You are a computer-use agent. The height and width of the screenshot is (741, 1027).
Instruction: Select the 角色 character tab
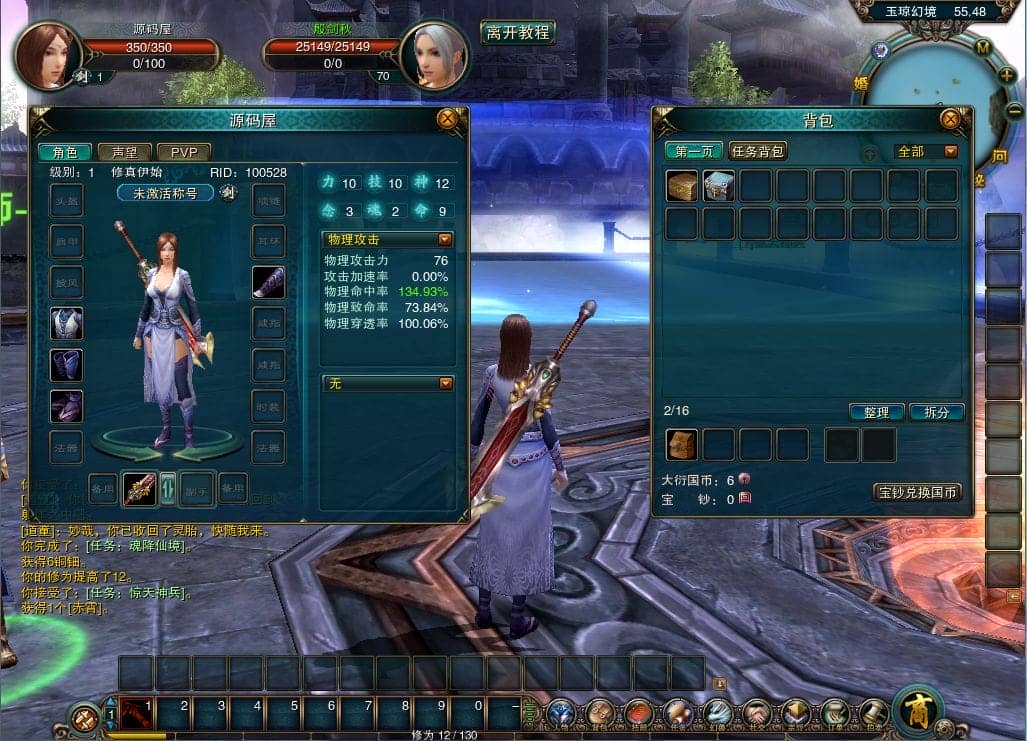65,152
